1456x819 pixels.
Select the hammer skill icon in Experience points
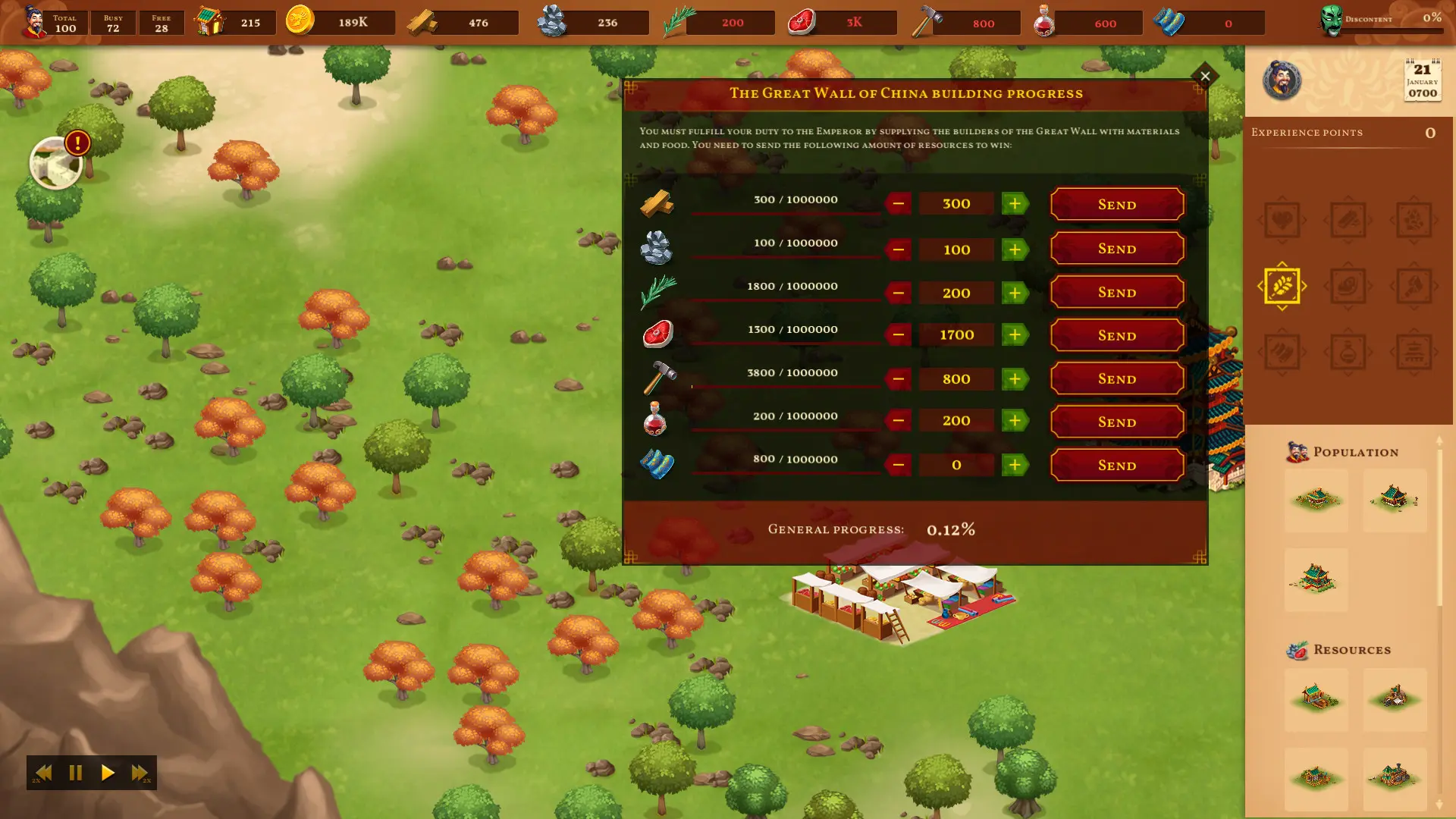1414,285
